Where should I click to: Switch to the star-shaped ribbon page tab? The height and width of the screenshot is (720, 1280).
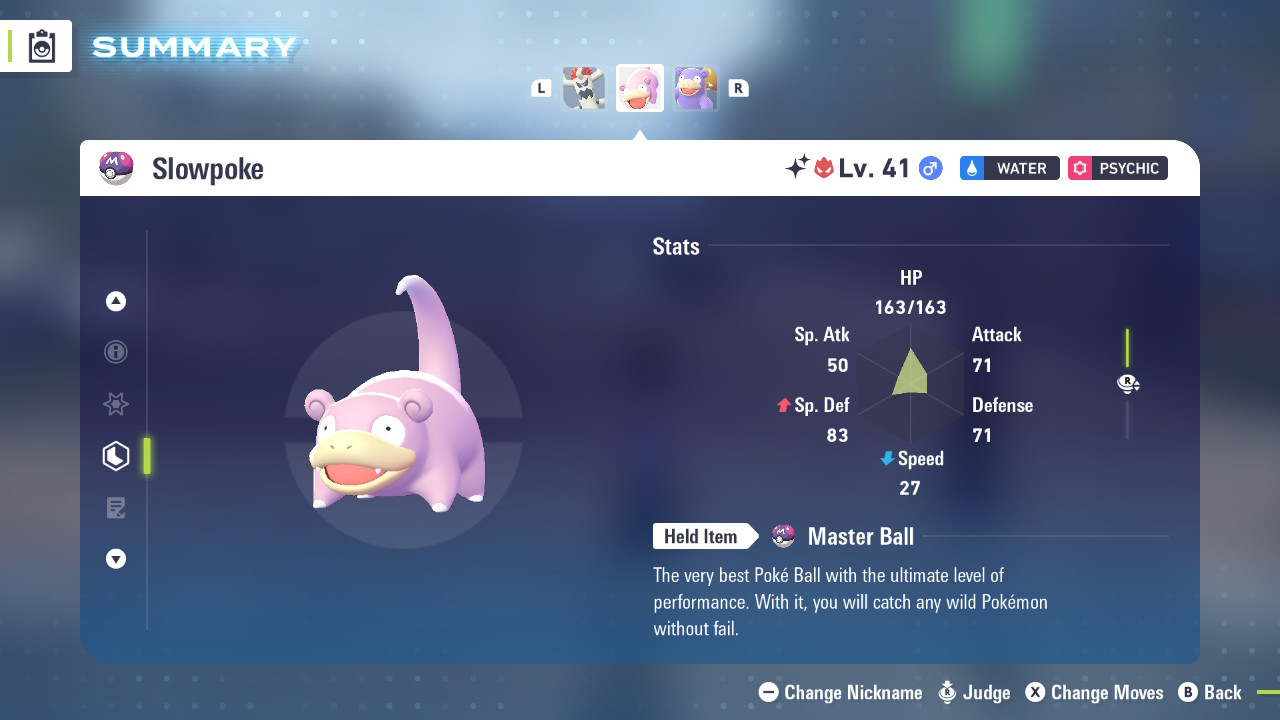pos(116,404)
